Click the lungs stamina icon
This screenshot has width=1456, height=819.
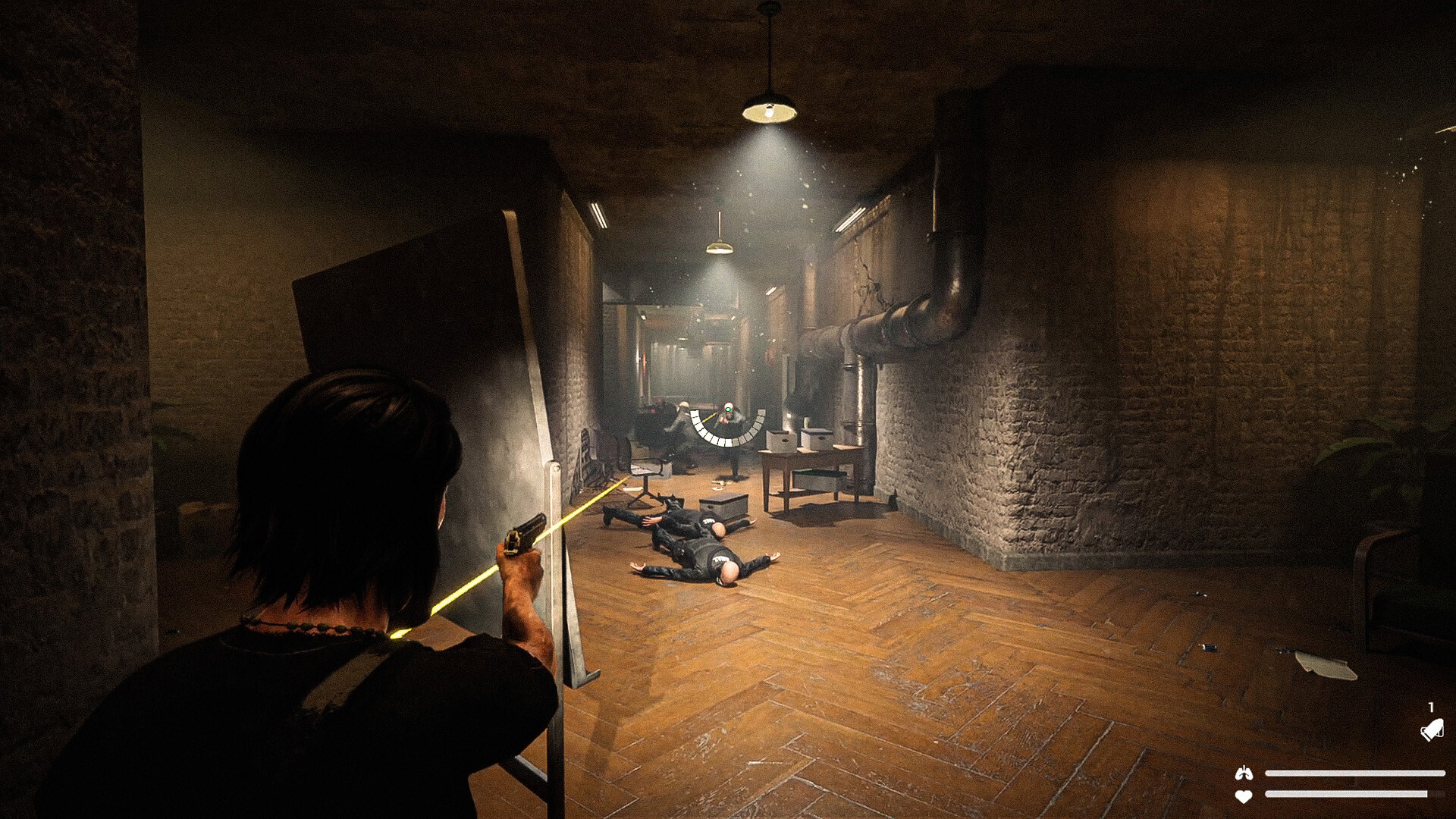(1244, 772)
